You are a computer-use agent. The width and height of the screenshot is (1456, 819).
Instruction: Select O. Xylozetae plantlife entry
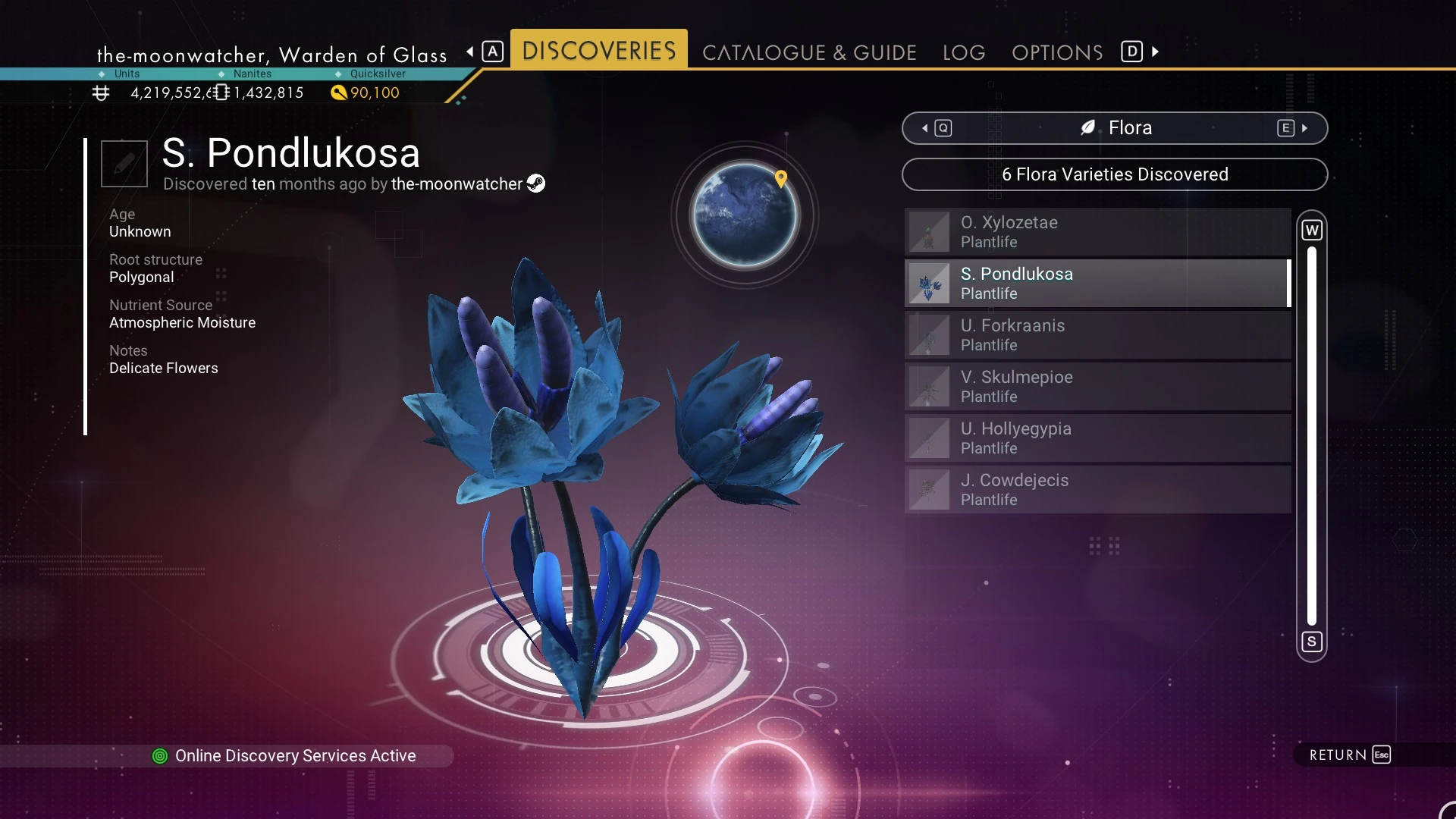[1097, 232]
